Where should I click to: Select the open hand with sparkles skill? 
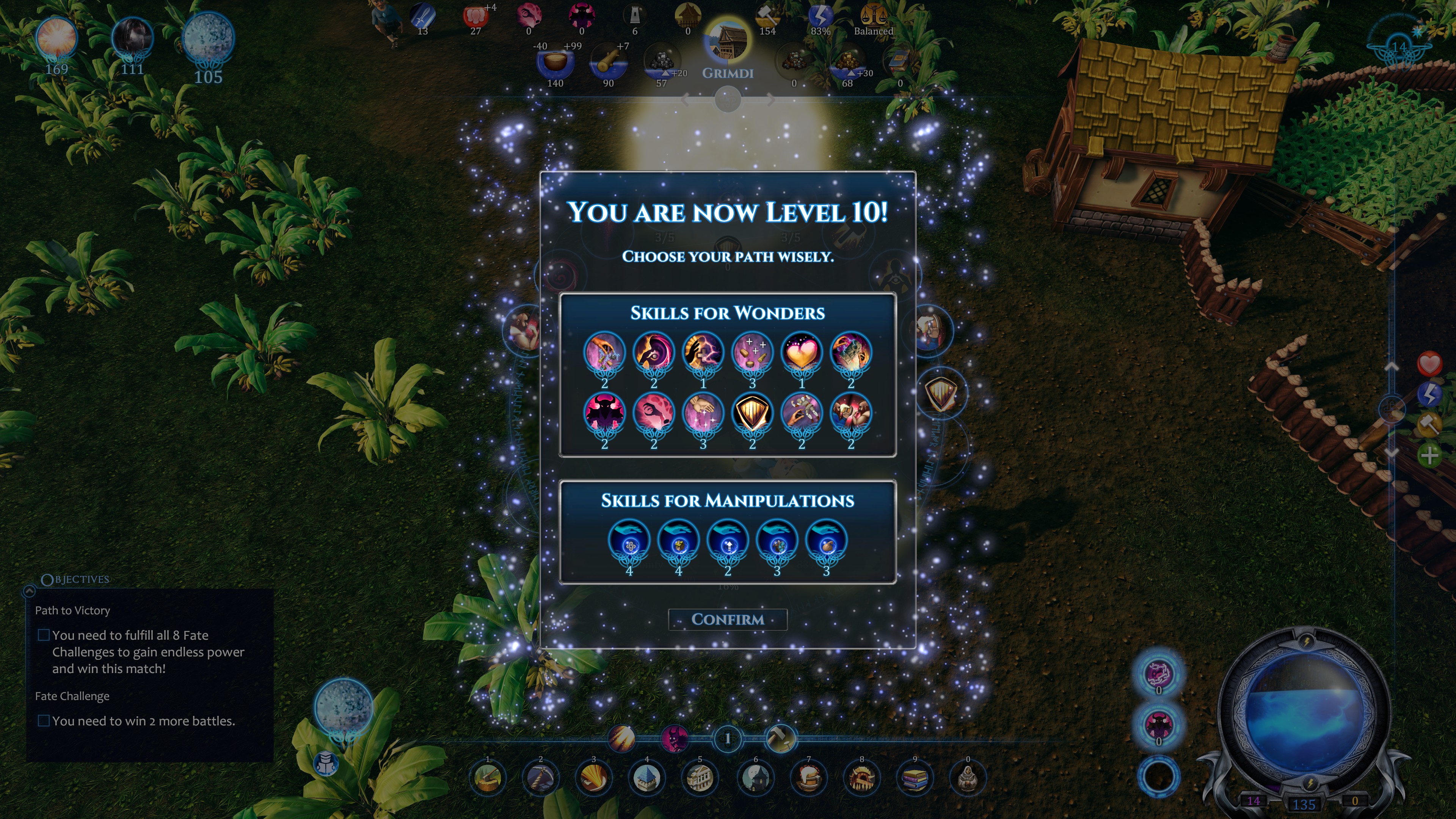pyautogui.click(x=703, y=414)
